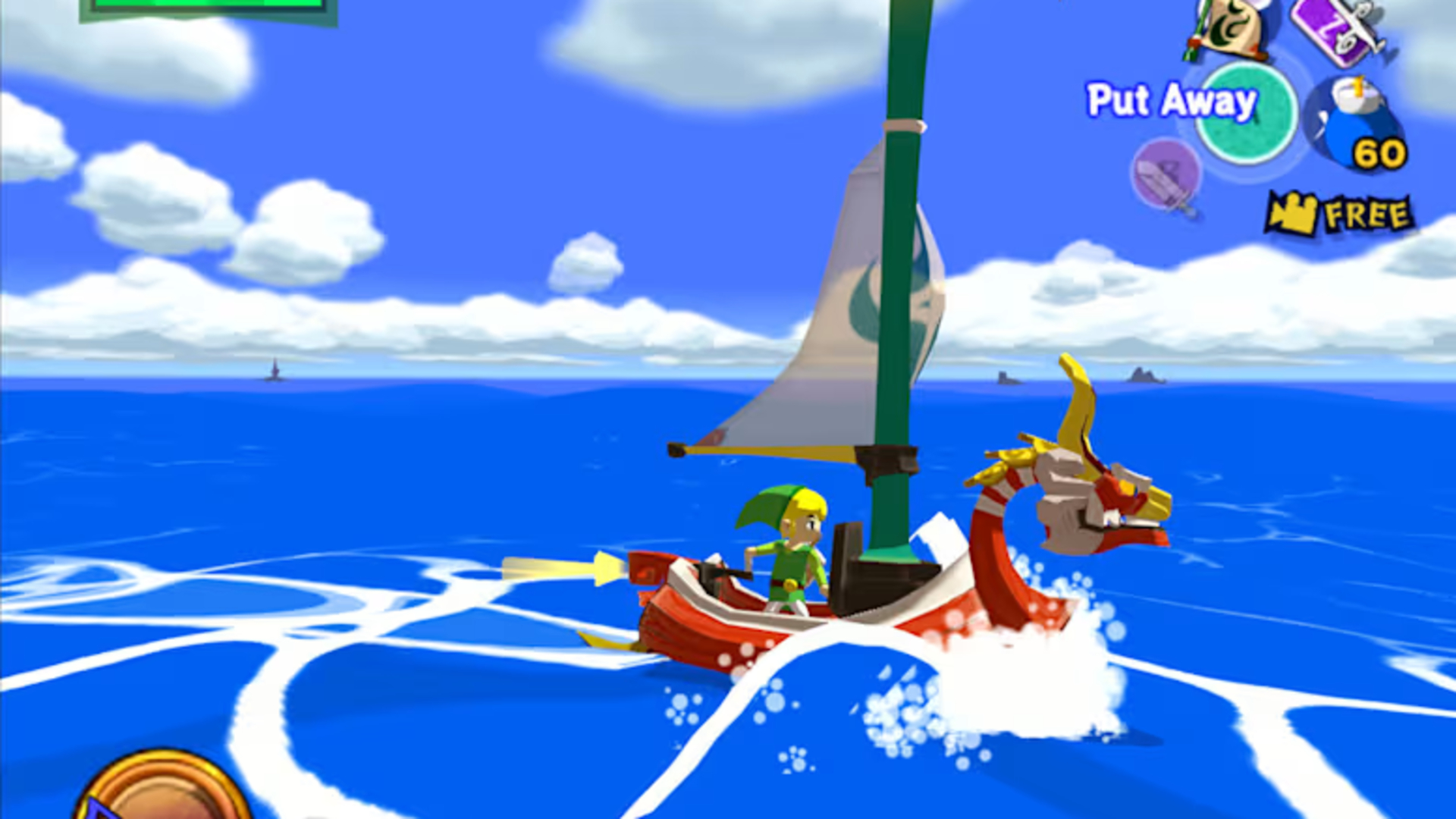The height and width of the screenshot is (819, 1456).
Task: Toggle the FREE camera indicator
Action: pyautogui.click(x=1338, y=214)
